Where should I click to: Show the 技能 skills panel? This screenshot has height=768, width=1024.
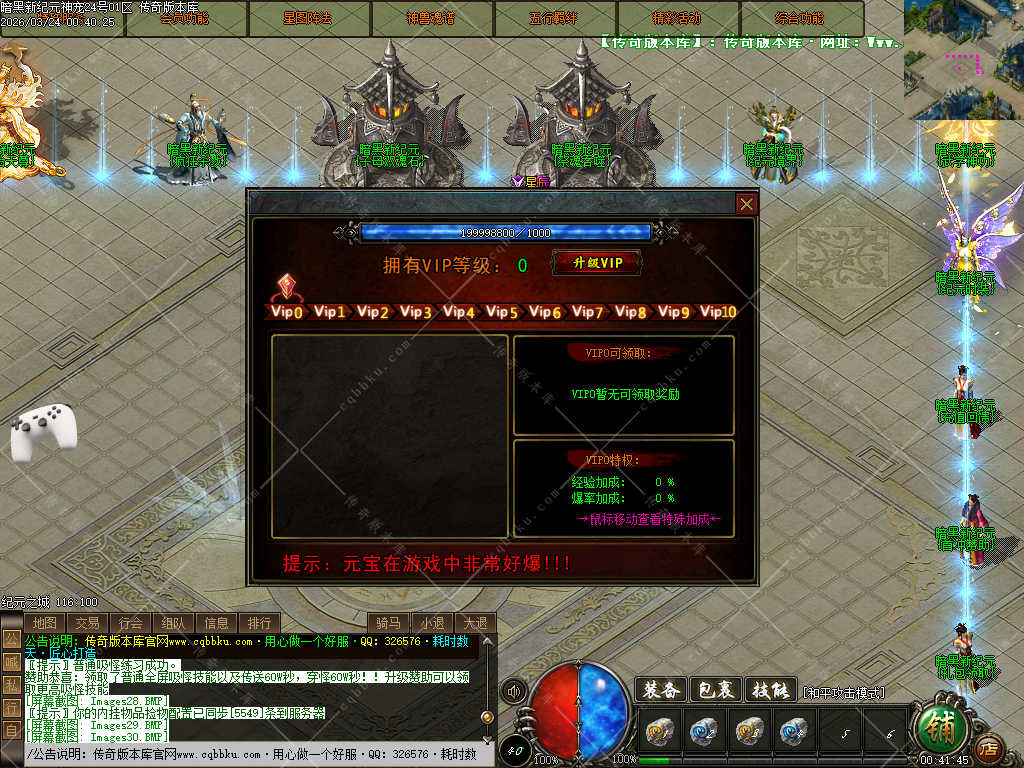click(x=769, y=690)
